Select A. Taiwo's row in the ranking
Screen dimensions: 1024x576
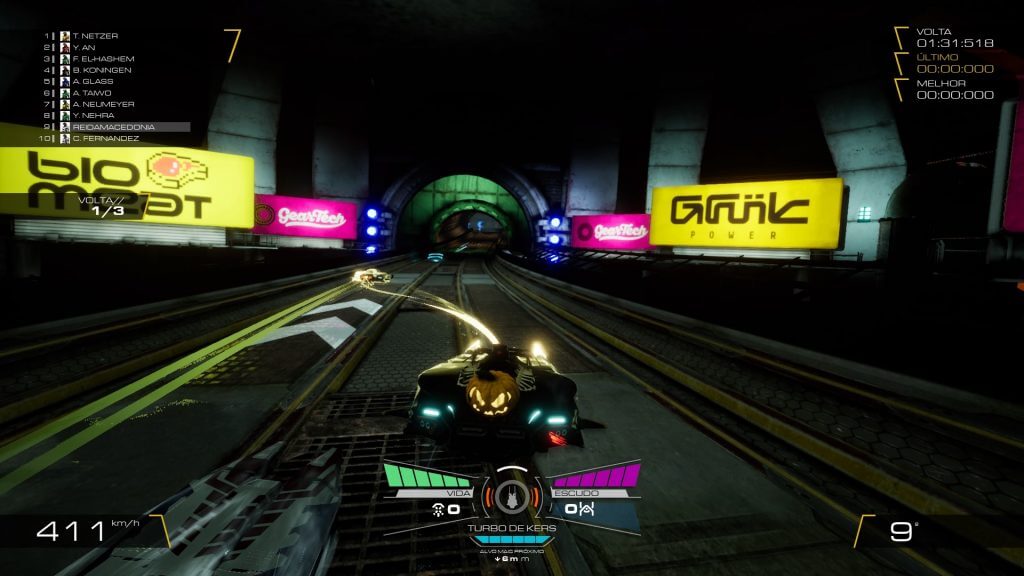click(90, 93)
